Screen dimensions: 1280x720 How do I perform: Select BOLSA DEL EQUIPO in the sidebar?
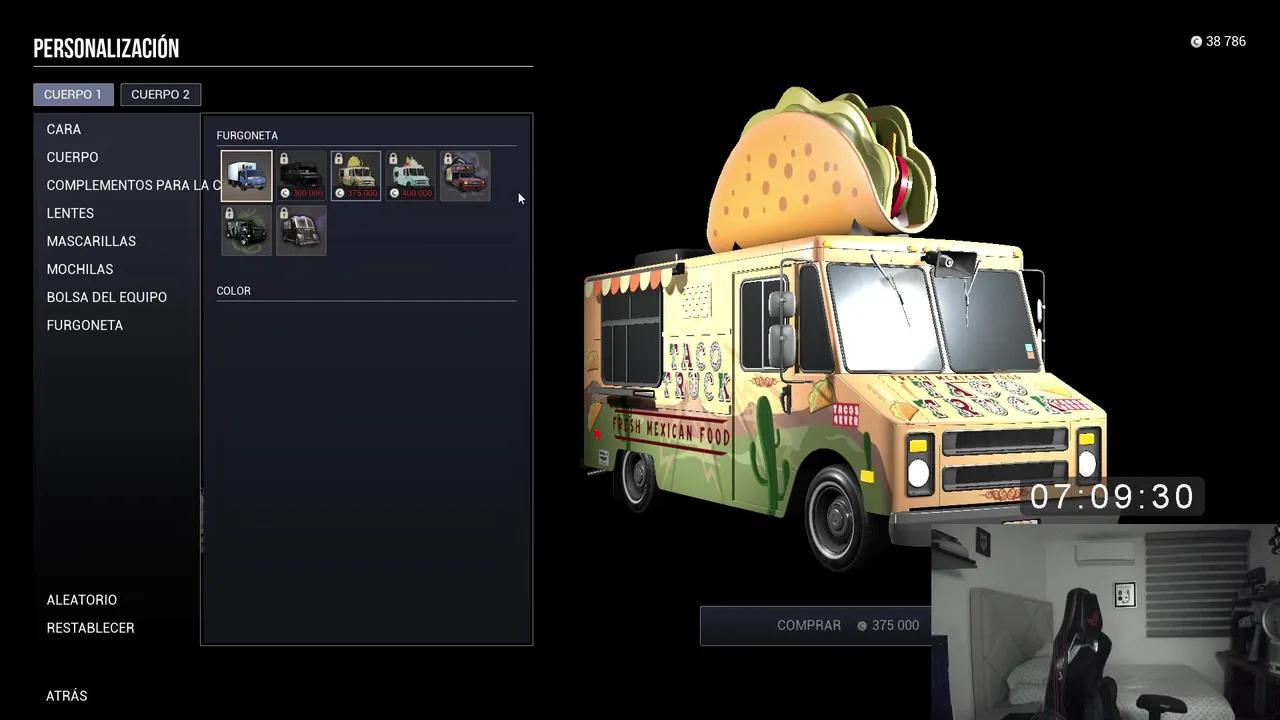click(106, 297)
